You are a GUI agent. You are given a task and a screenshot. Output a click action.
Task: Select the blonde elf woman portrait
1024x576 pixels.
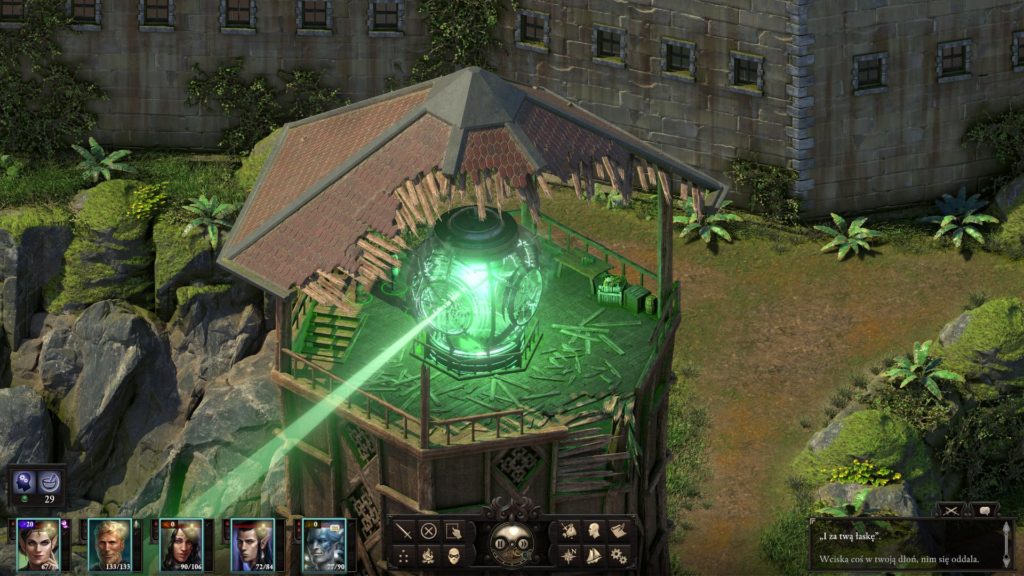[x=37, y=545]
